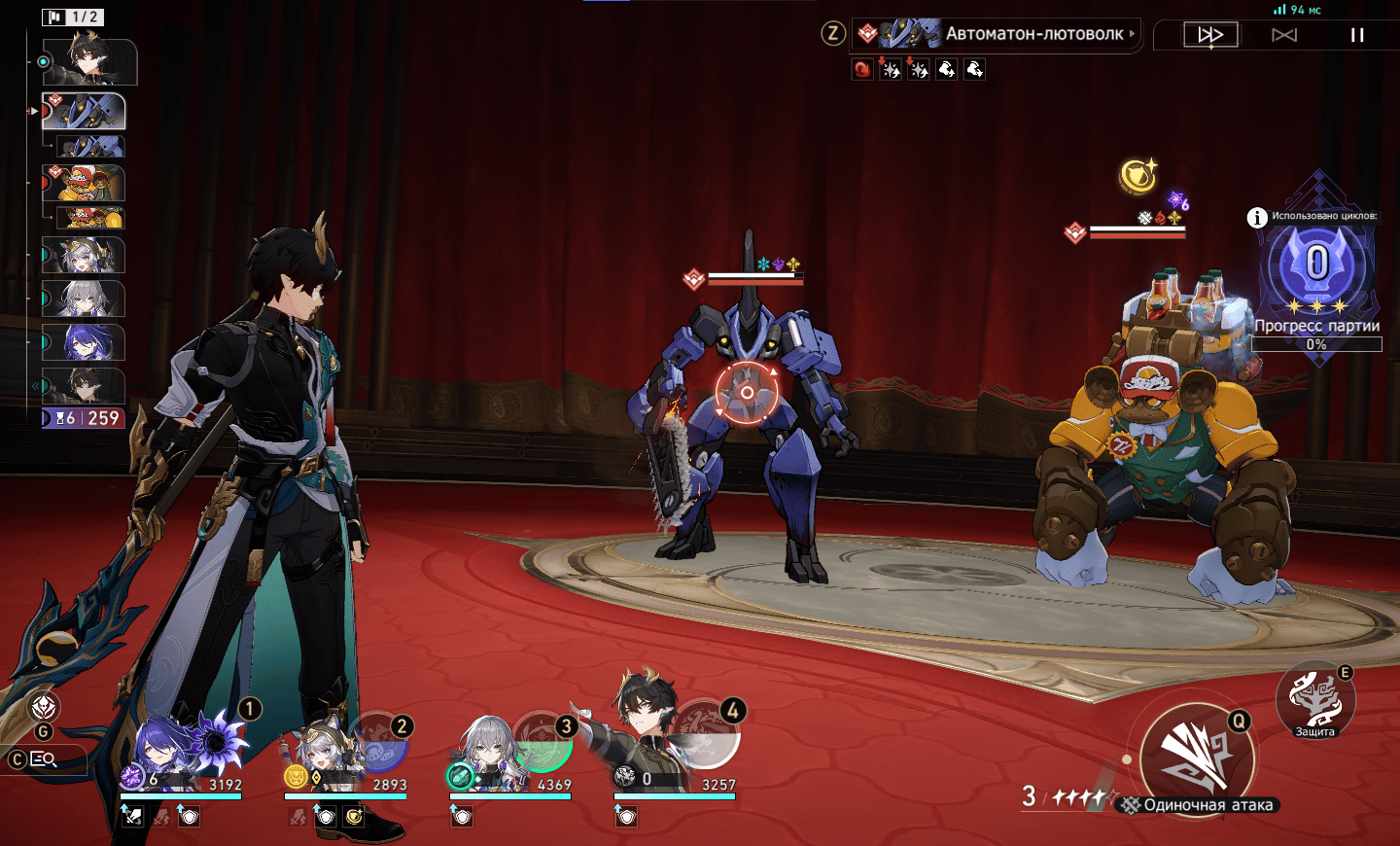Activate the Защита skill
This screenshot has width=1400, height=846.
coord(1314,700)
